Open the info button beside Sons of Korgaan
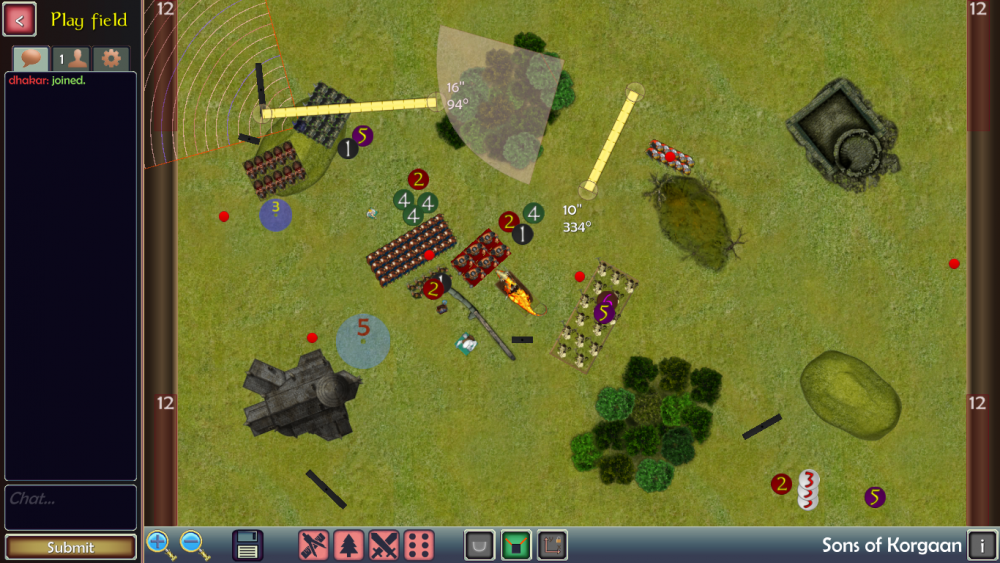This screenshot has height=563, width=1000. [x=982, y=545]
